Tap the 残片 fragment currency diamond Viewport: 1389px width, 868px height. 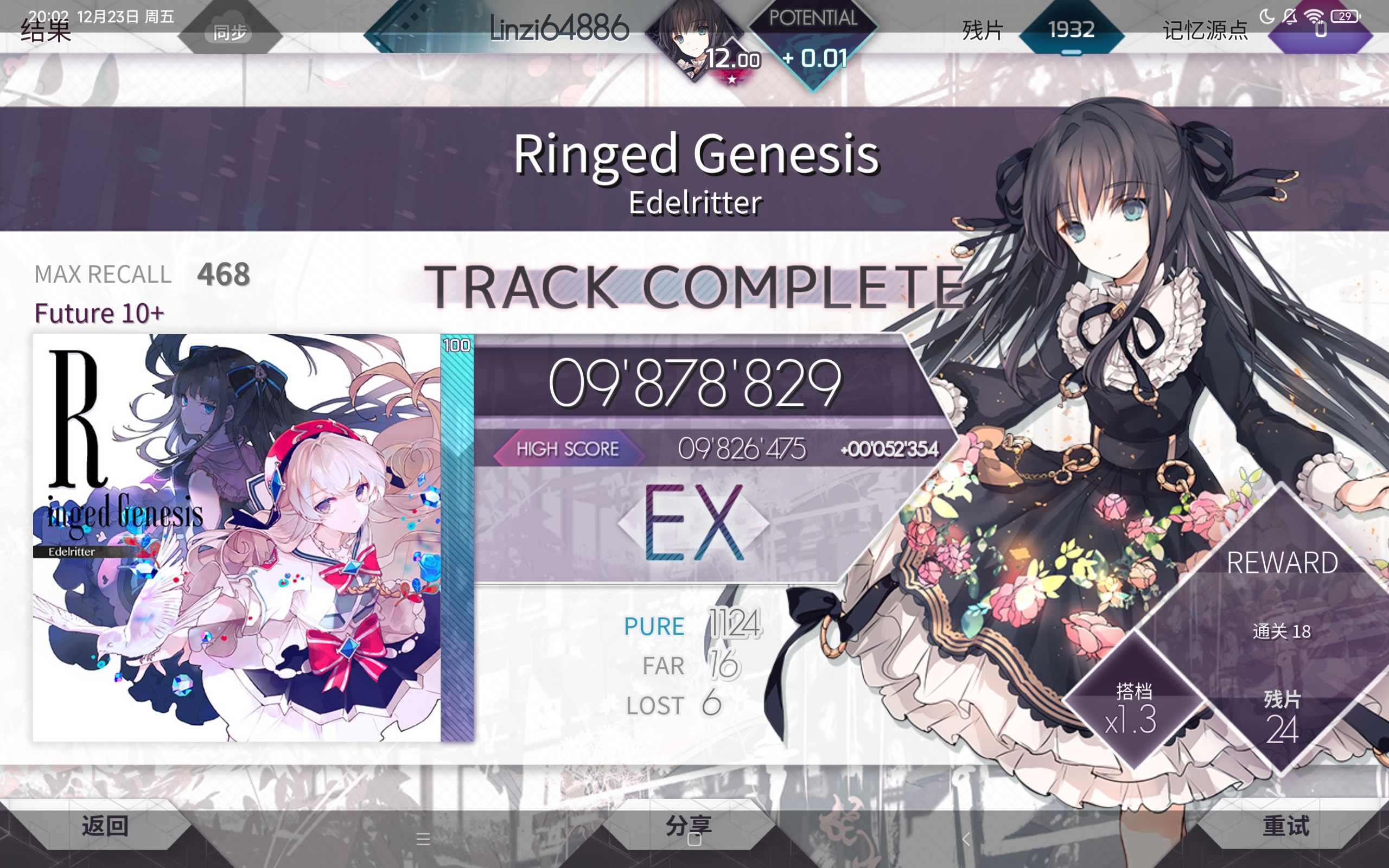pos(1072,30)
